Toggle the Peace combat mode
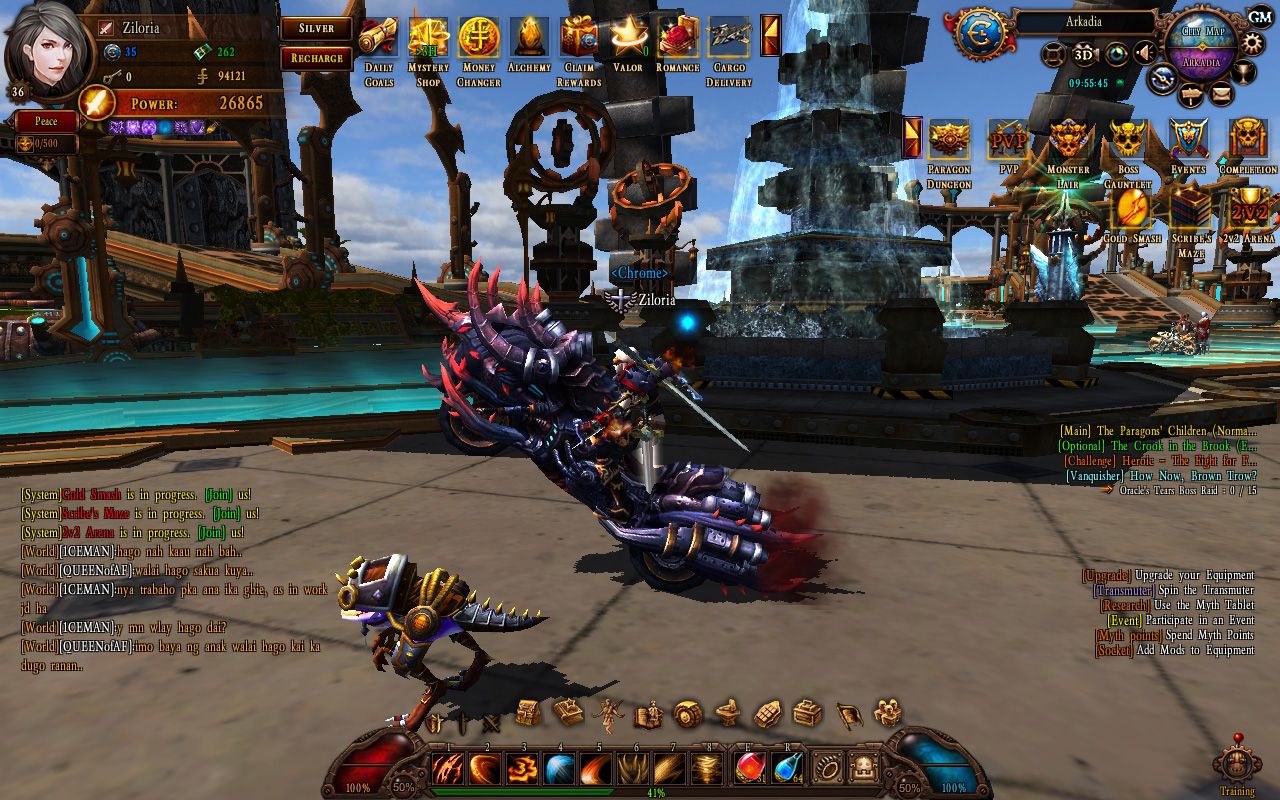This screenshot has height=800, width=1280. (46, 121)
